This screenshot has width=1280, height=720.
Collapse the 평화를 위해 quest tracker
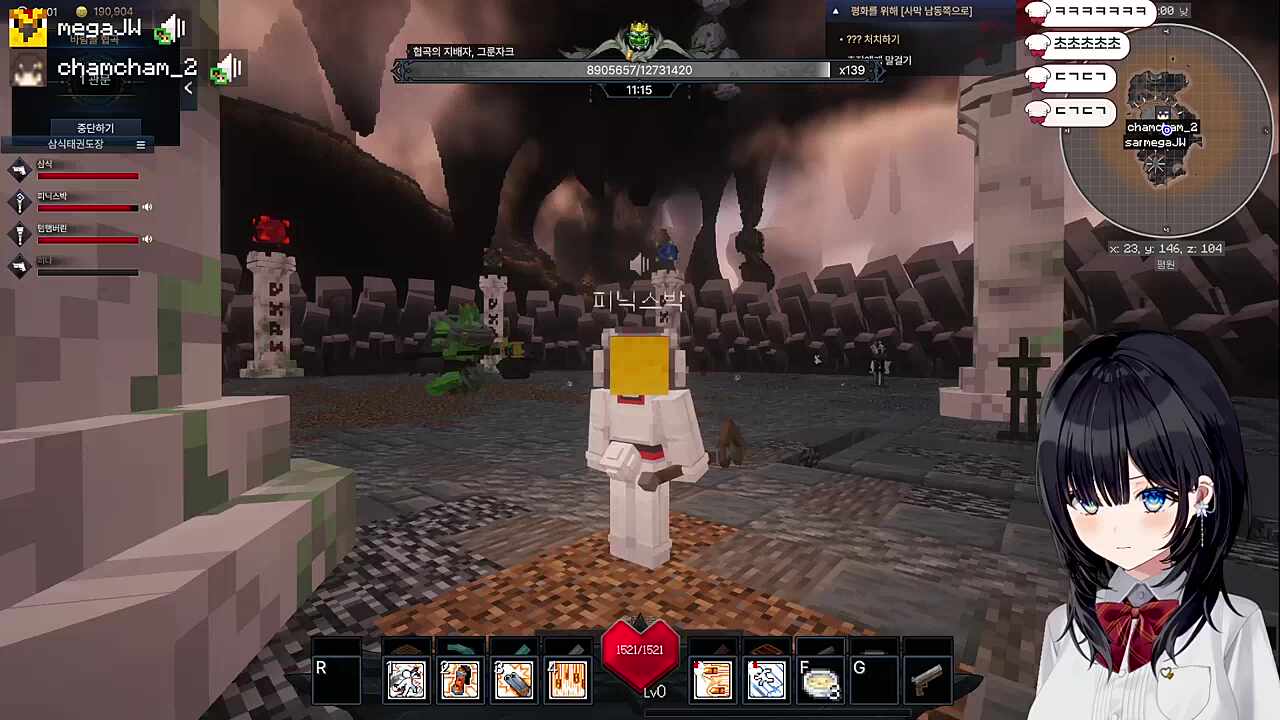tap(836, 11)
